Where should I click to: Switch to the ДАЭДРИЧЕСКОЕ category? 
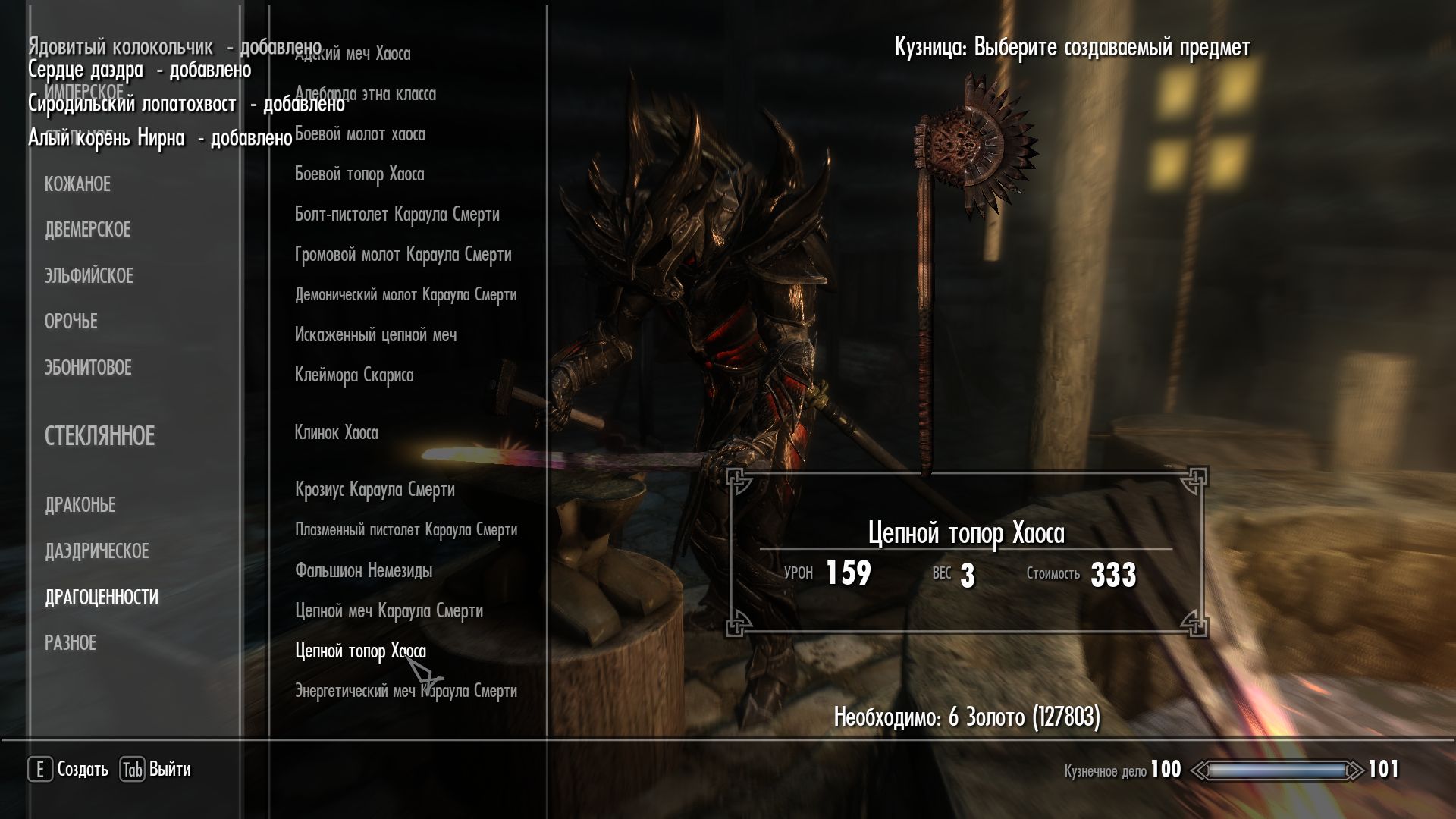pyautogui.click(x=96, y=551)
